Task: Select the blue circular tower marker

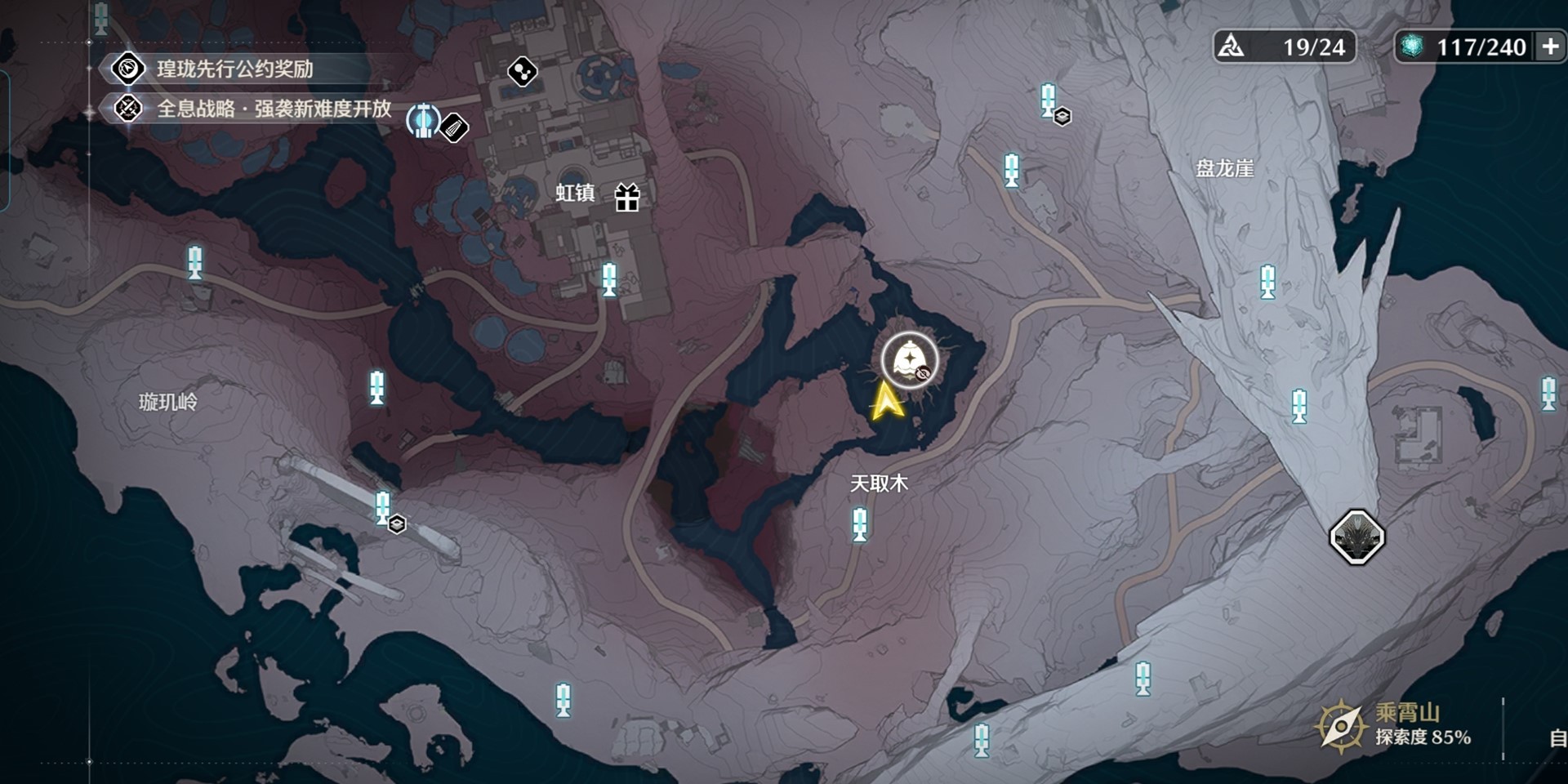Action: click(x=423, y=121)
